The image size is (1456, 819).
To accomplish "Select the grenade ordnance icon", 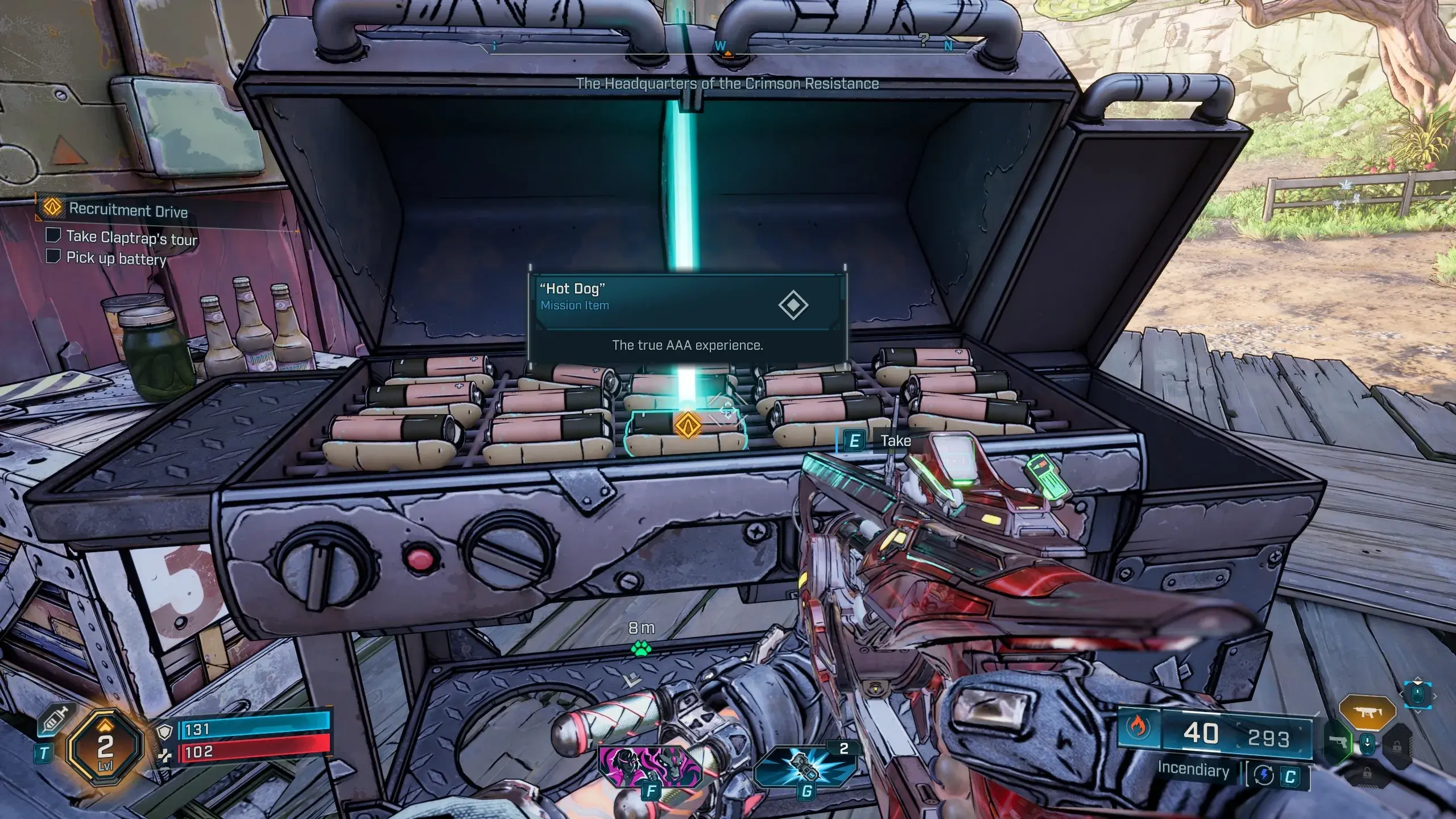I will click(804, 766).
